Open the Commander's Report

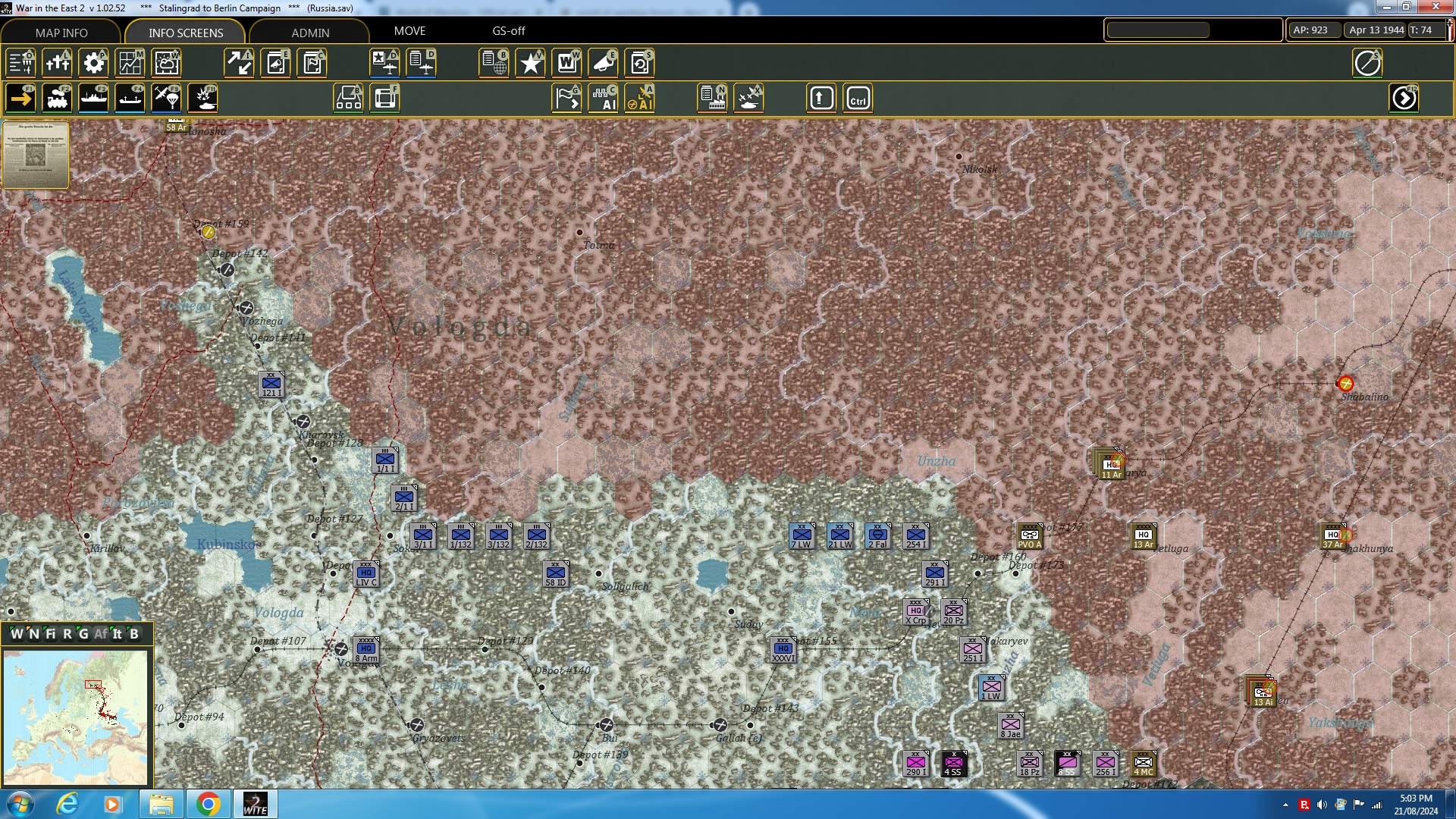pos(312,63)
